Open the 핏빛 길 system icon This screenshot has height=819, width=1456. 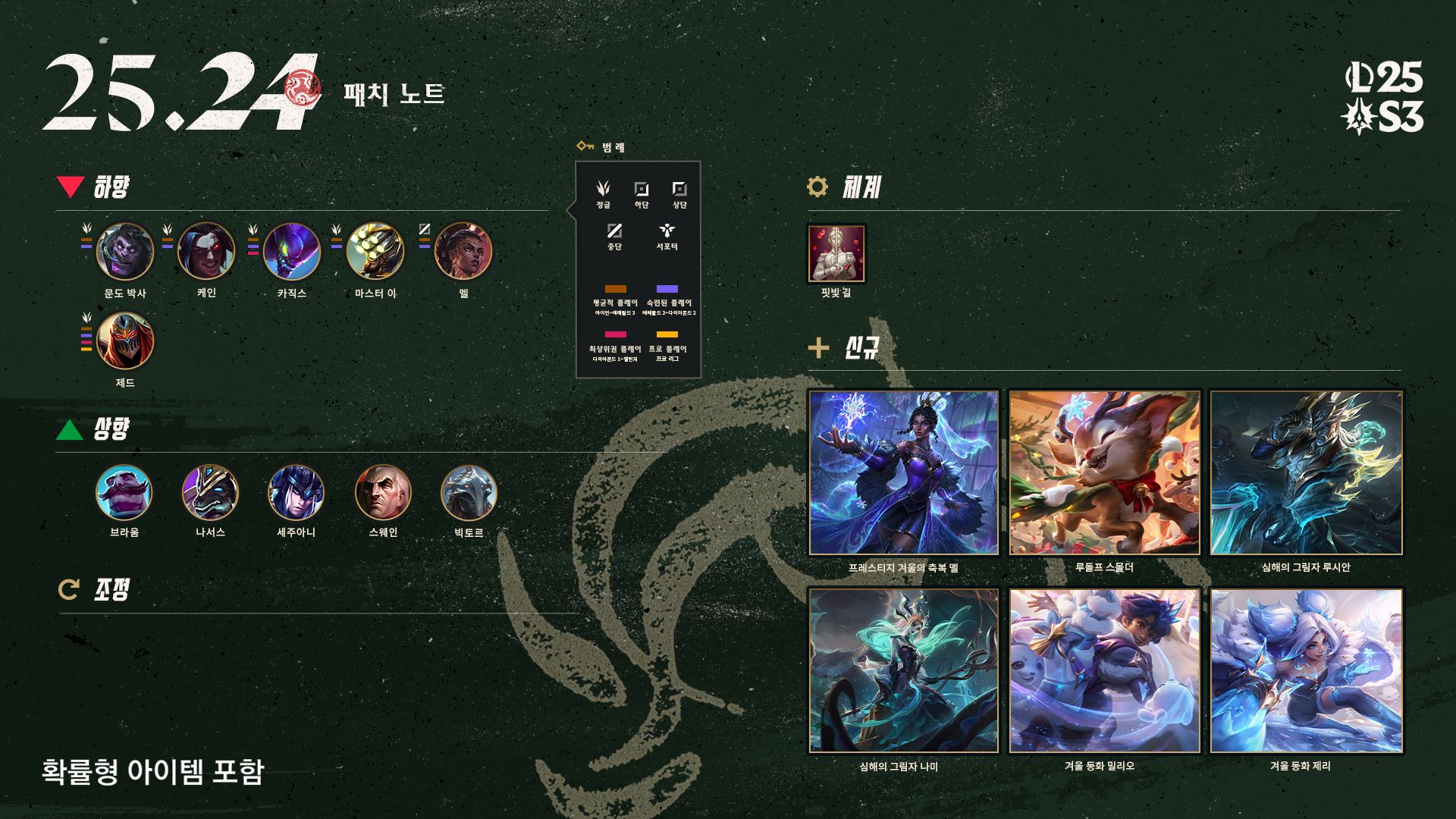pos(836,253)
